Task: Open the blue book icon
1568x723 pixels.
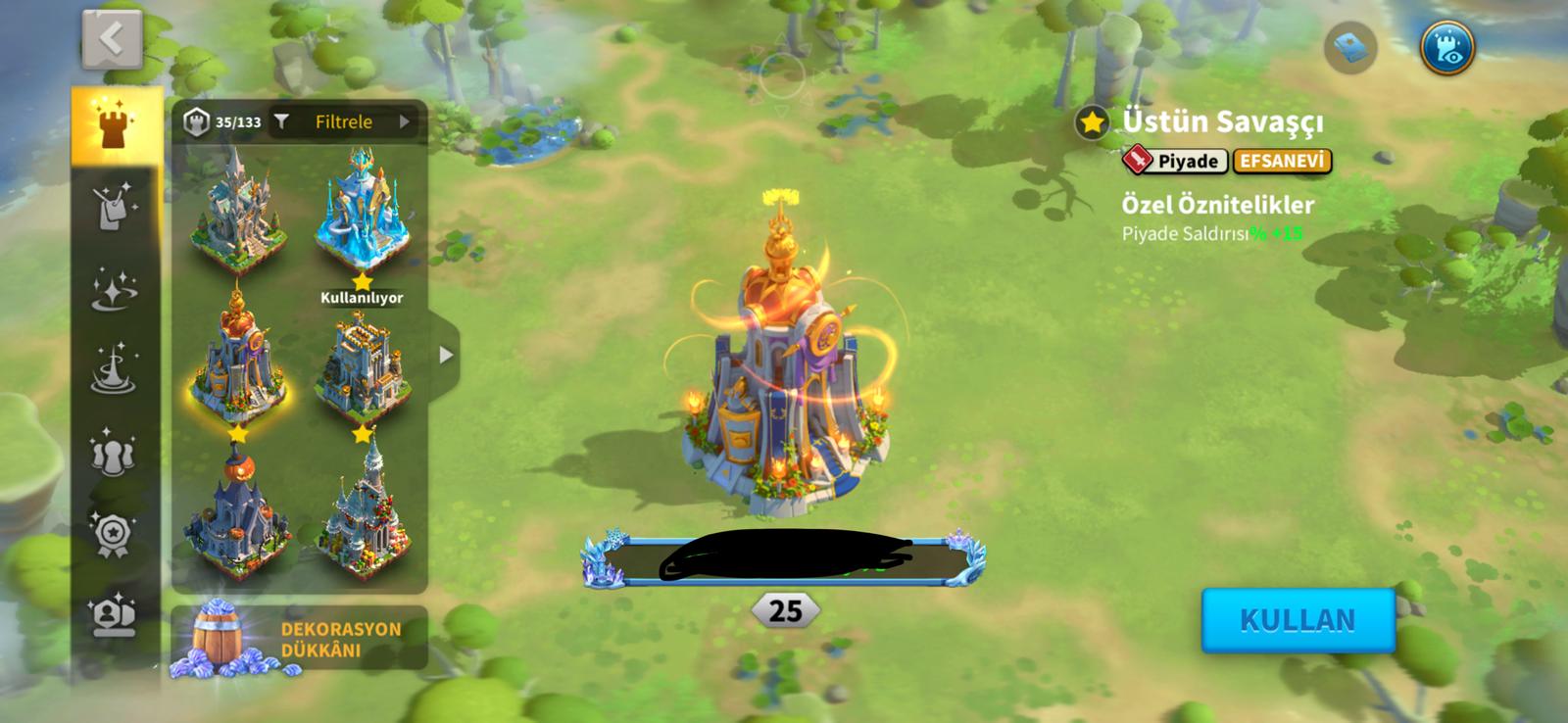Action: 1350,48
